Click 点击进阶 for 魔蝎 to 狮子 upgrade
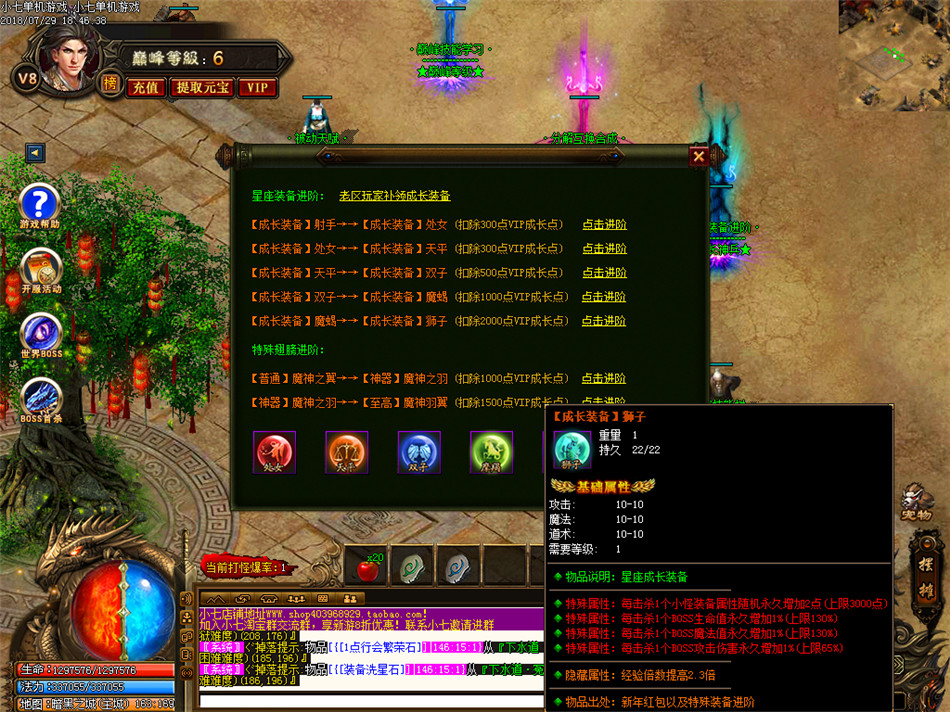This screenshot has width=950, height=712. coord(604,321)
